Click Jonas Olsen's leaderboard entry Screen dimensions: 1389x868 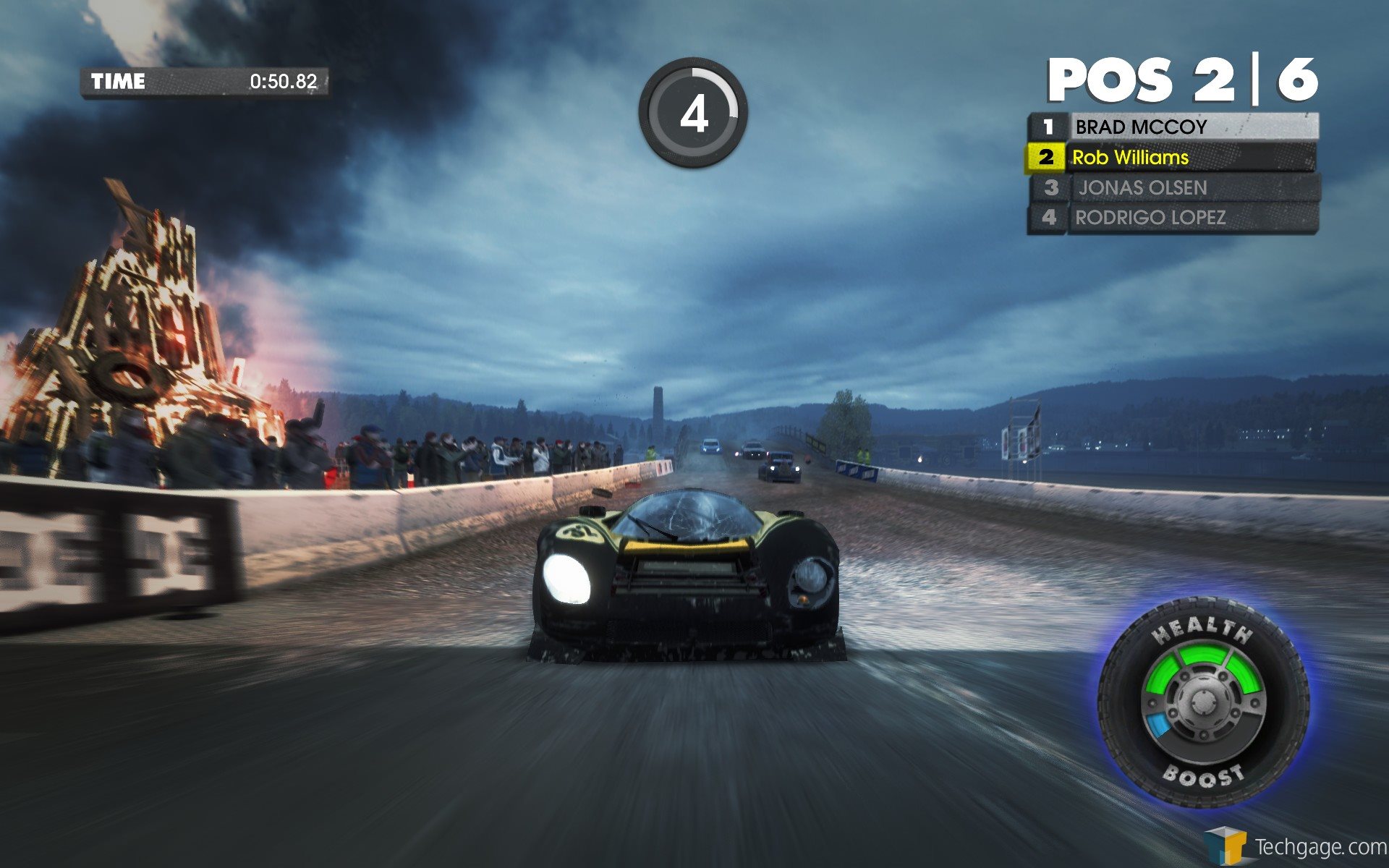point(1173,188)
